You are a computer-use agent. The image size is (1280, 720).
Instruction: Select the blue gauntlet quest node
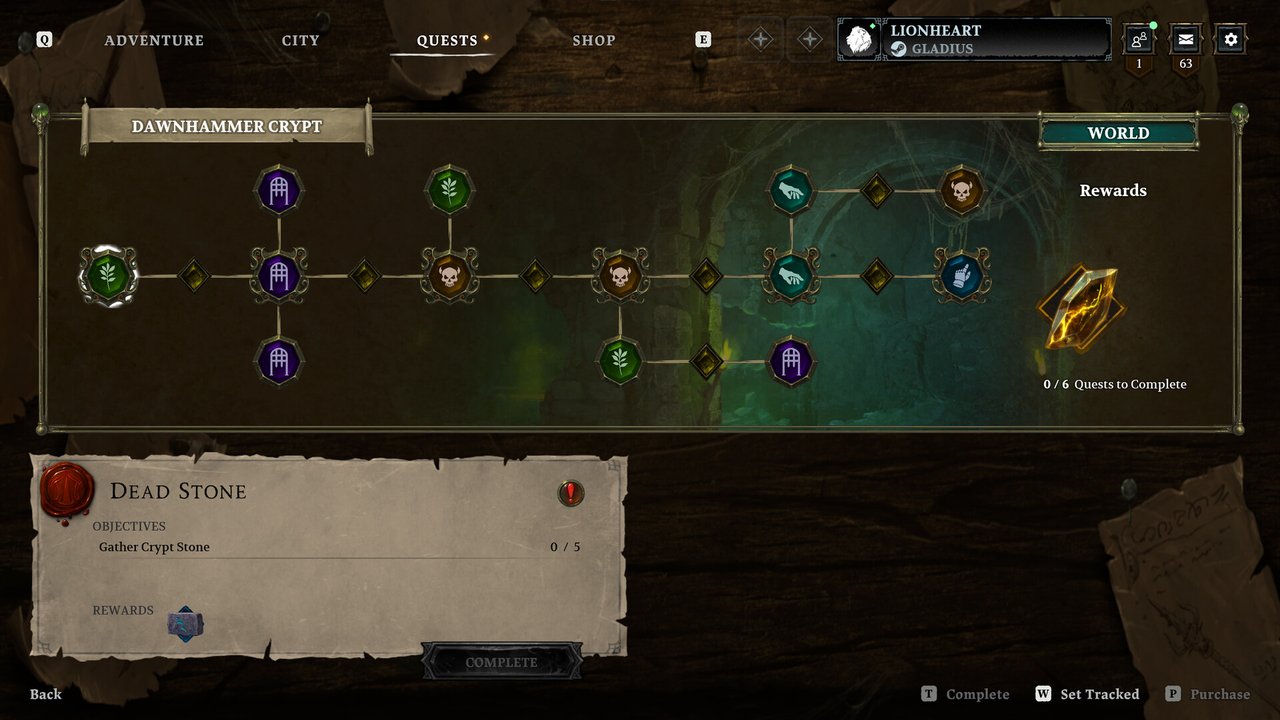(x=962, y=275)
